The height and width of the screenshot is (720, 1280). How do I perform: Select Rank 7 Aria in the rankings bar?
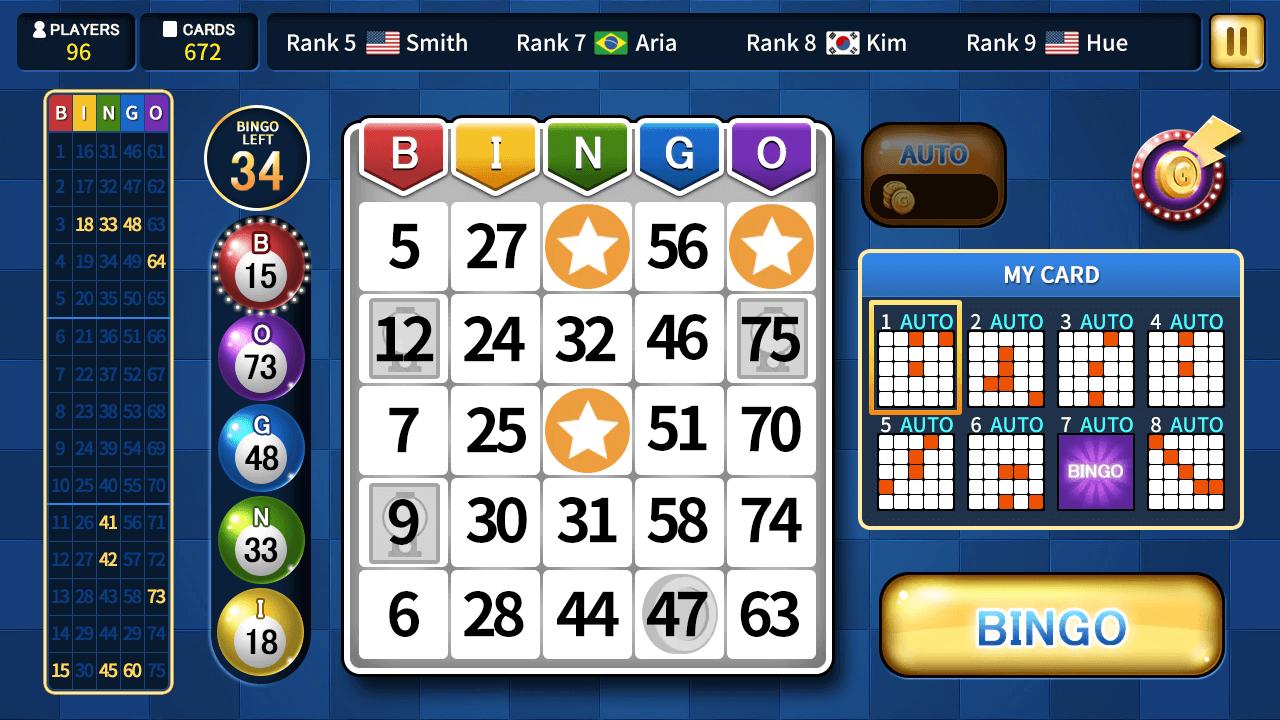(x=597, y=43)
